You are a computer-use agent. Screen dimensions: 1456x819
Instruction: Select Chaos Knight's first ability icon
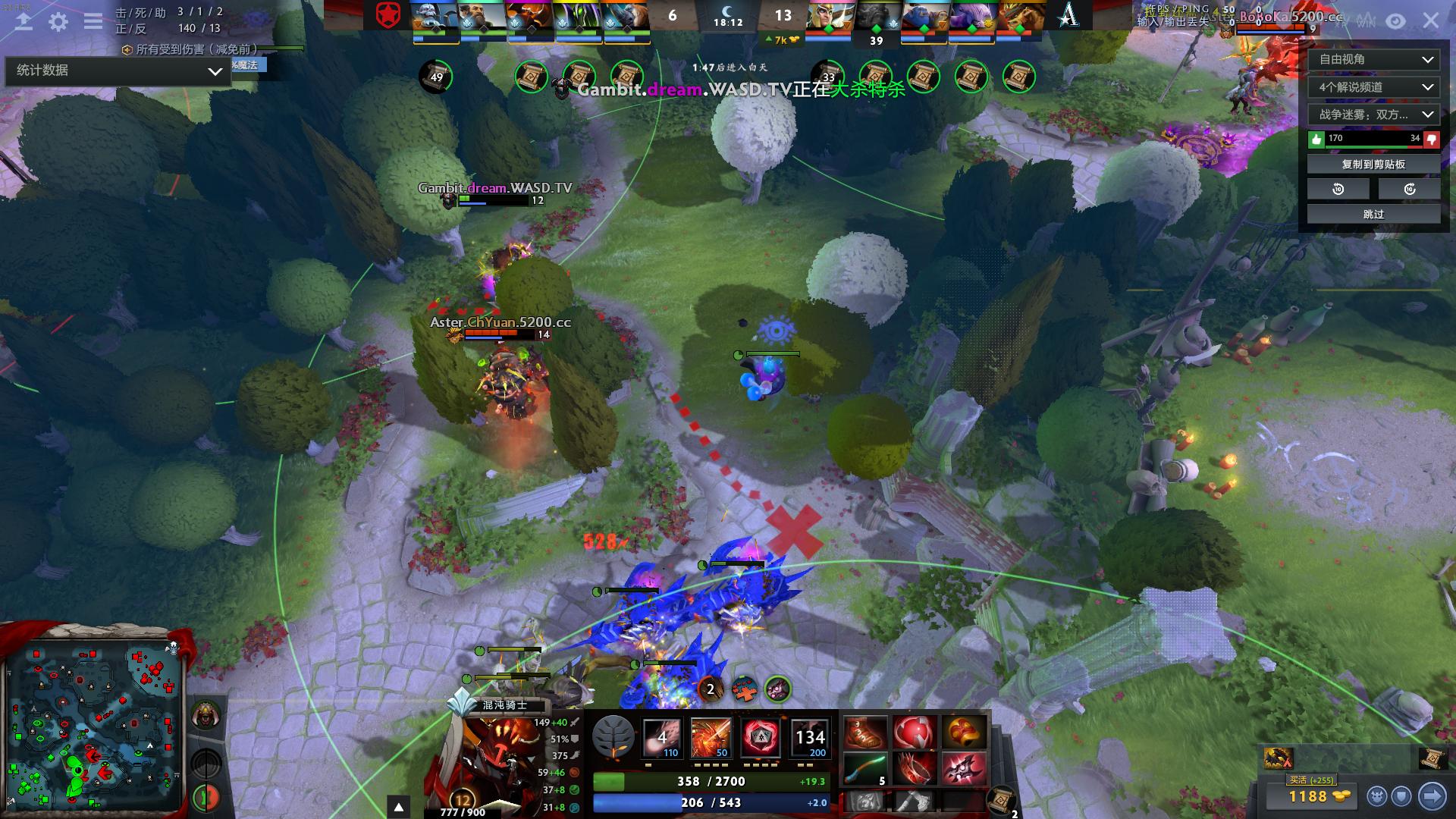pyautogui.click(x=662, y=737)
